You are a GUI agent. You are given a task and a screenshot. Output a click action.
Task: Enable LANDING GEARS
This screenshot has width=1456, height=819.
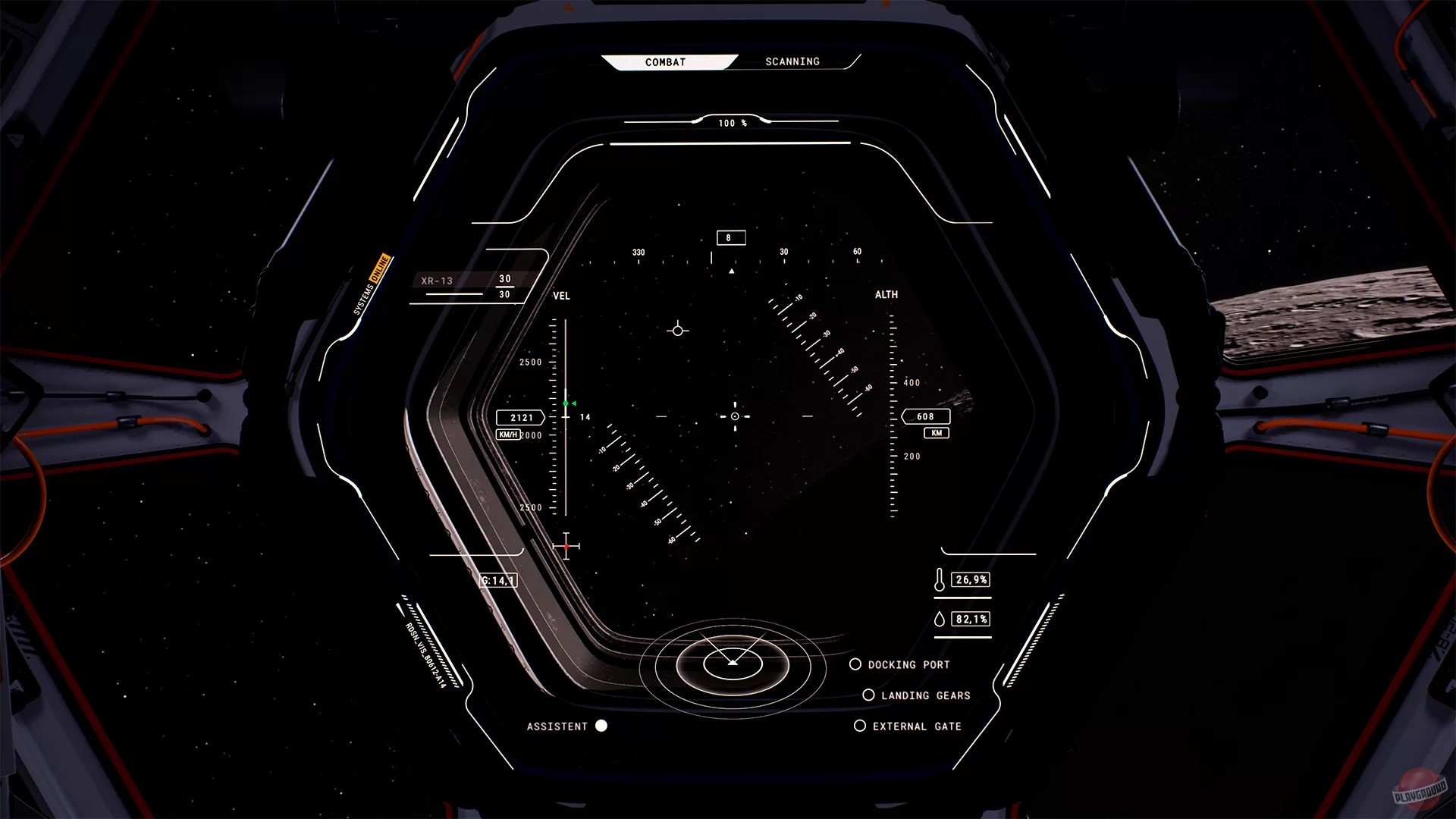pyautogui.click(x=868, y=695)
